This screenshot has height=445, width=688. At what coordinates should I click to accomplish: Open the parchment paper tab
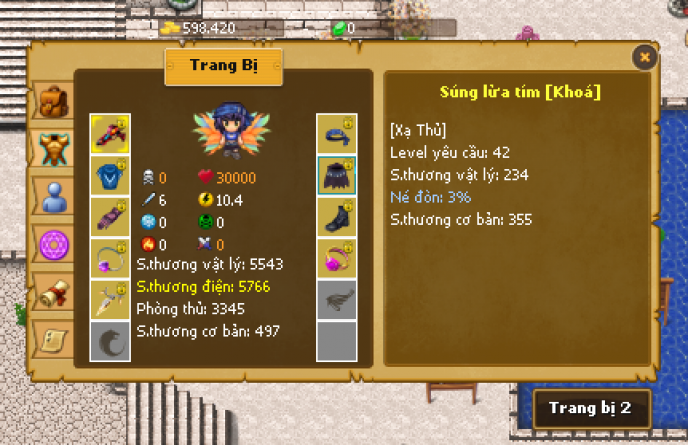50,337
